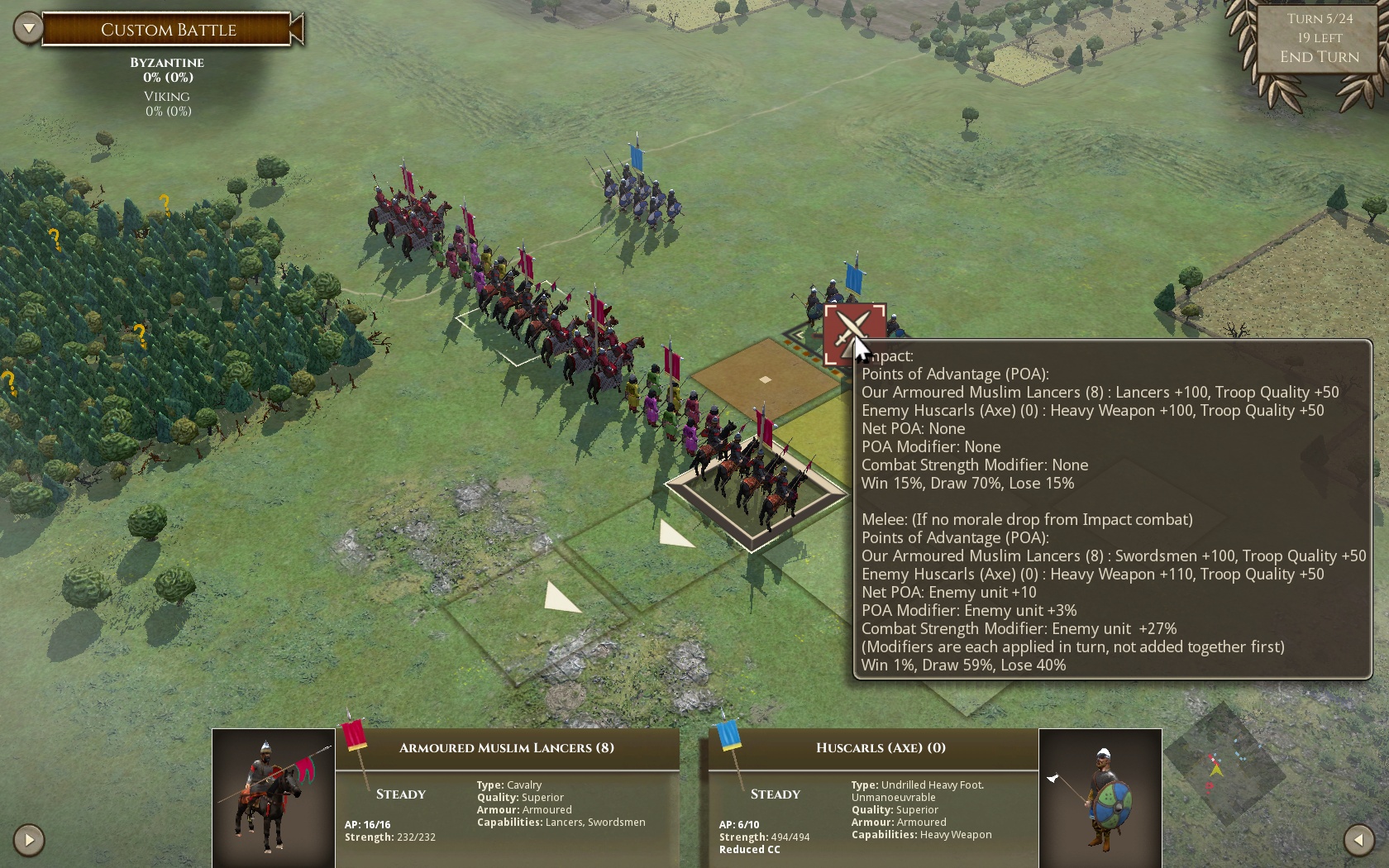The width and height of the screenshot is (1389, 868).
Task: Click the Armoured Muslim Lancers portrait
Action: 272,798
